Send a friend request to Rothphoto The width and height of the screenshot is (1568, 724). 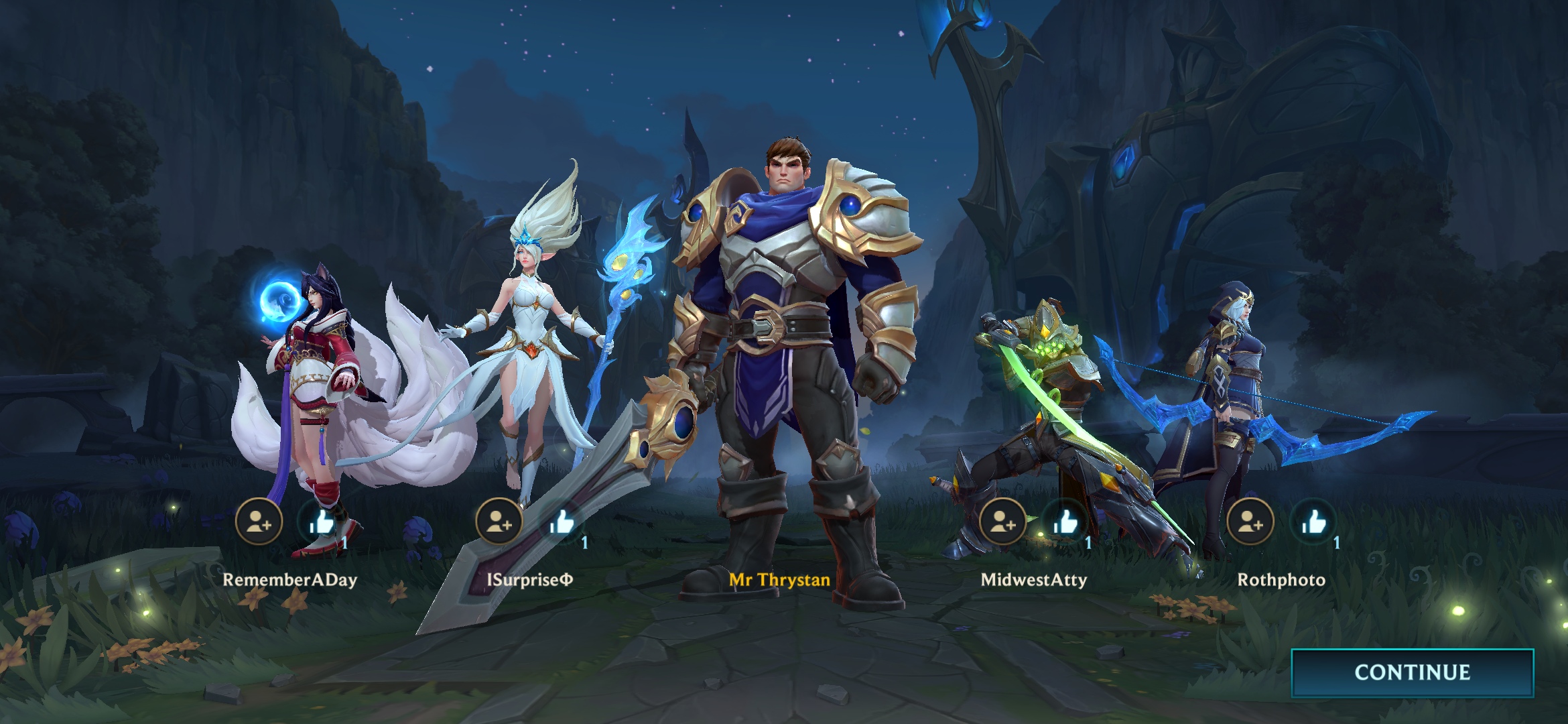coord(1250,522)
